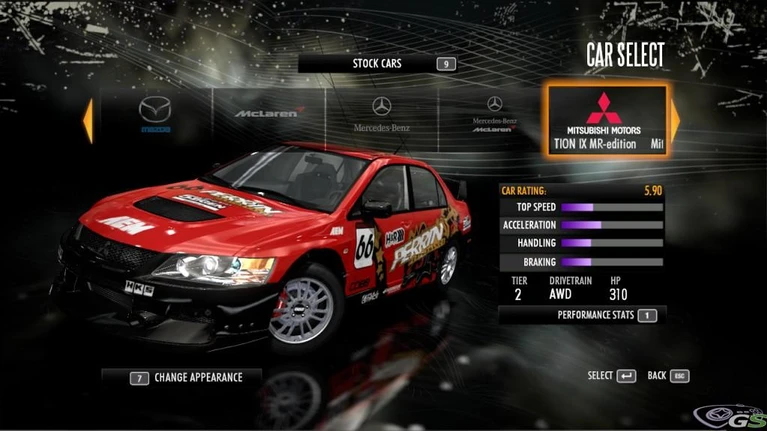Image resolution: width=767 pixels, height=431 pixels.
Task: Confirm the car with Select
Action: click(611, 376)
